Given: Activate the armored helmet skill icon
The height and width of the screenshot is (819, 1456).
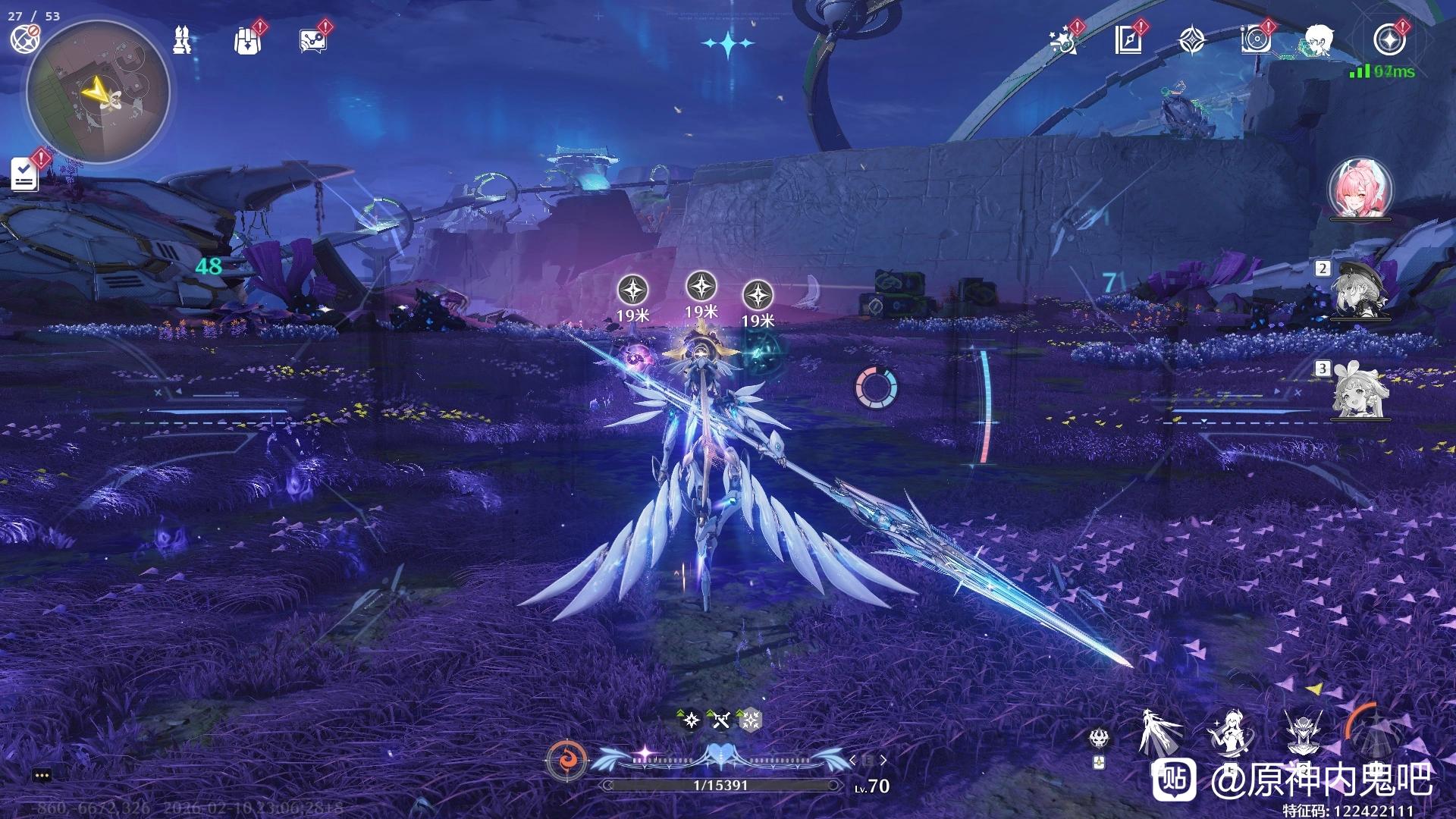Looking at the screenshot, I should tap(1303, 734).
